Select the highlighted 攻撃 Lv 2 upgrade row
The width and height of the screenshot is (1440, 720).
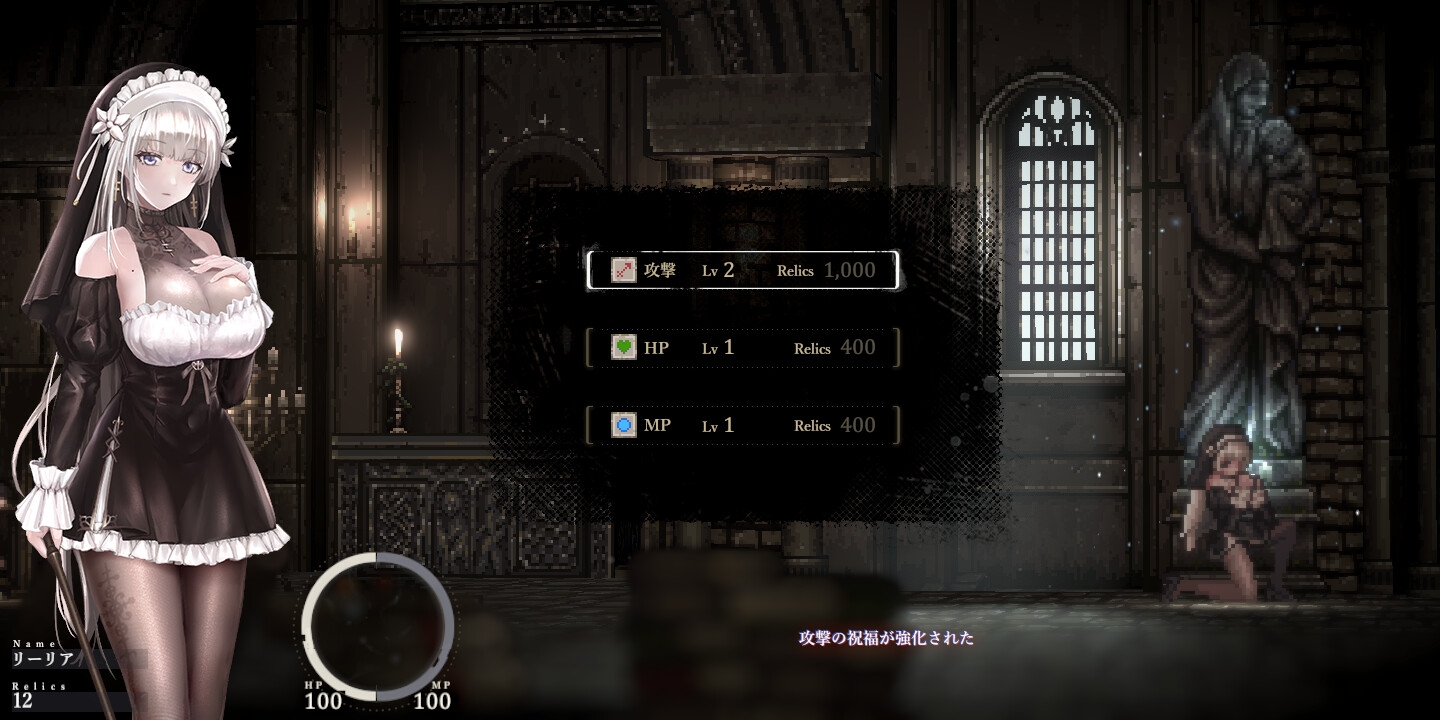tap(743, 269)
